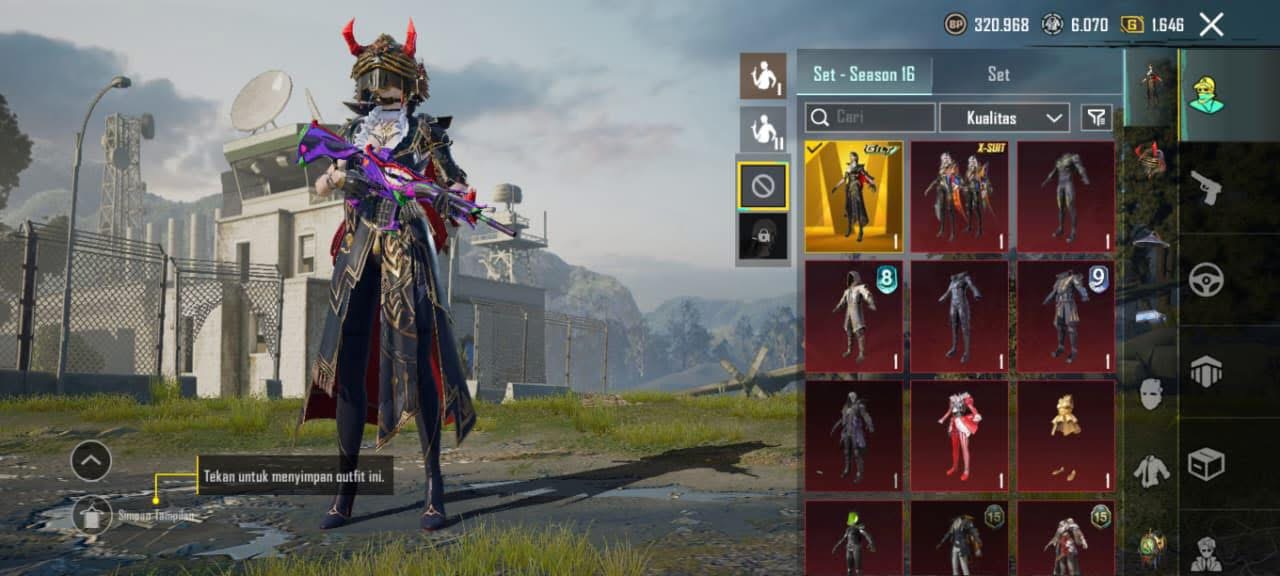
Task: Open the steering wheel vehicle category
Action: click(x=1206, y=280)
